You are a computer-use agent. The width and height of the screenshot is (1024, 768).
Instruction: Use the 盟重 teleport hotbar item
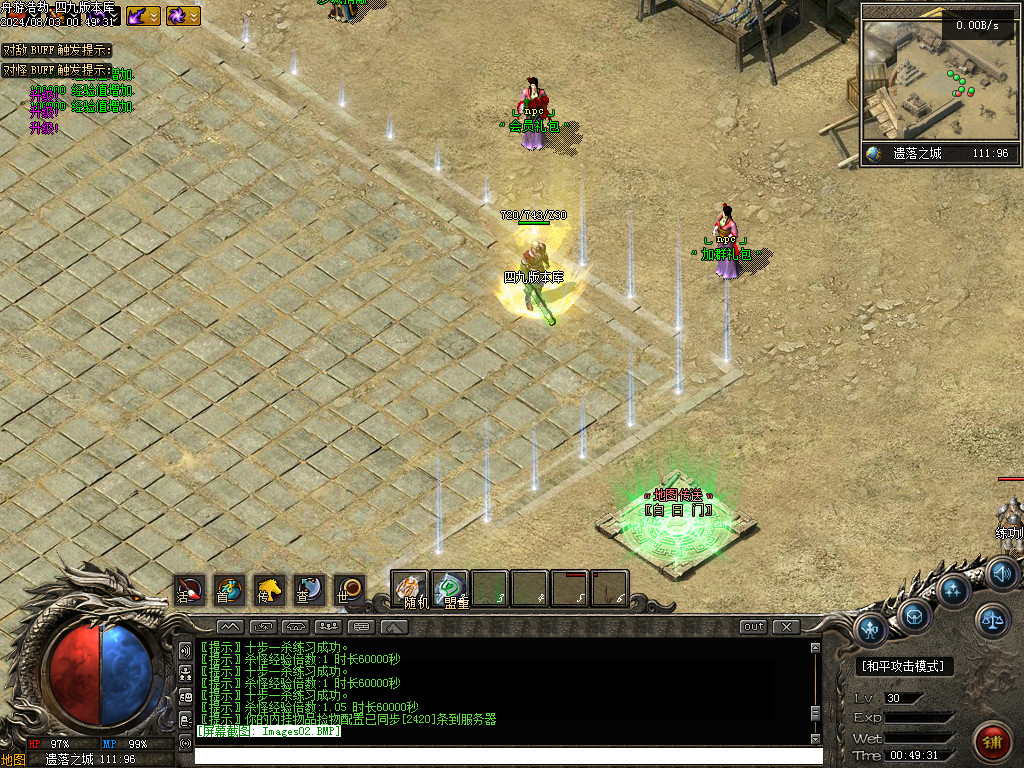(x=450, y=589)
